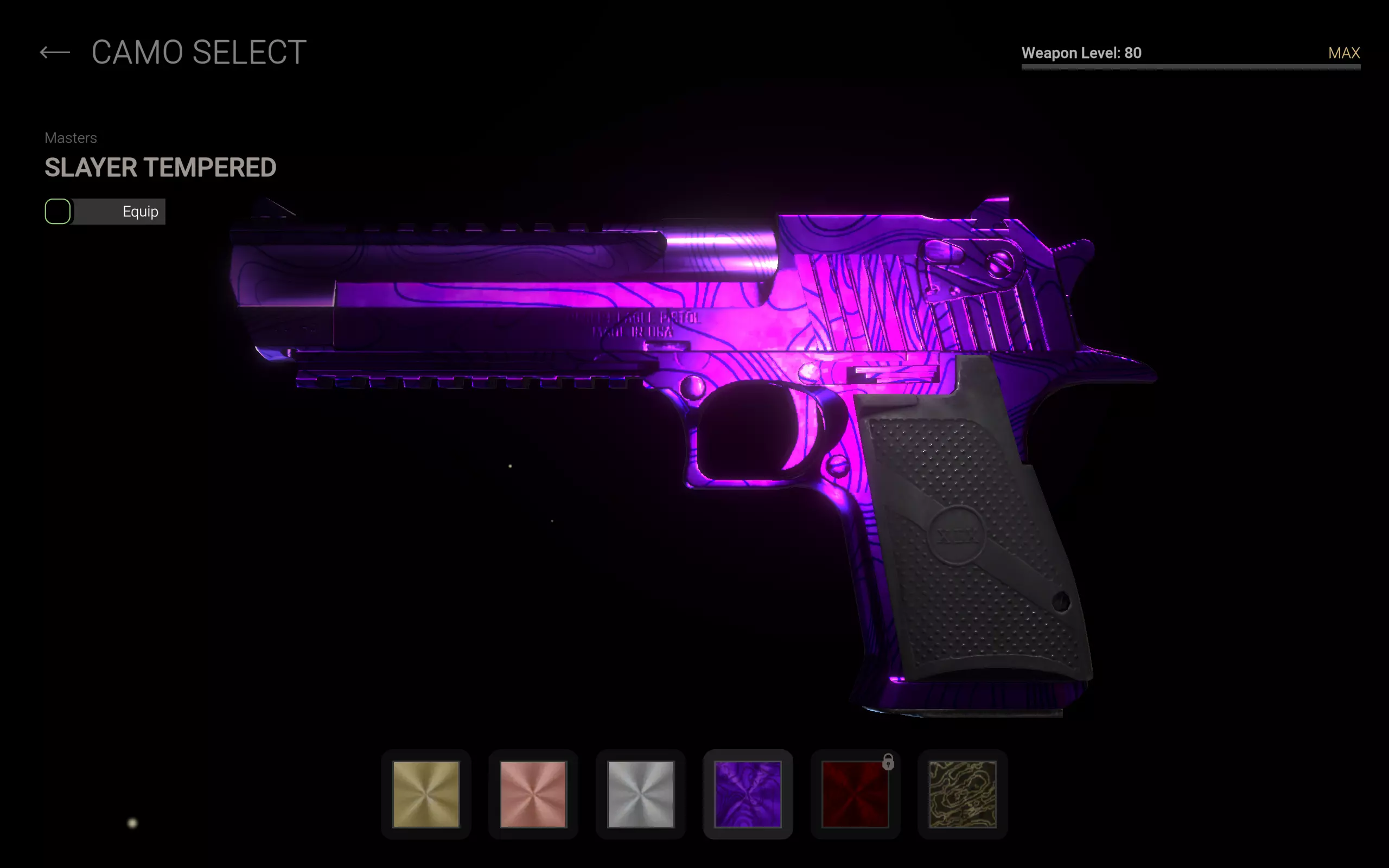Screen dimensions: 1389x868
Task: Equip the Slayer Tempered camo
Action: (106, 212)
